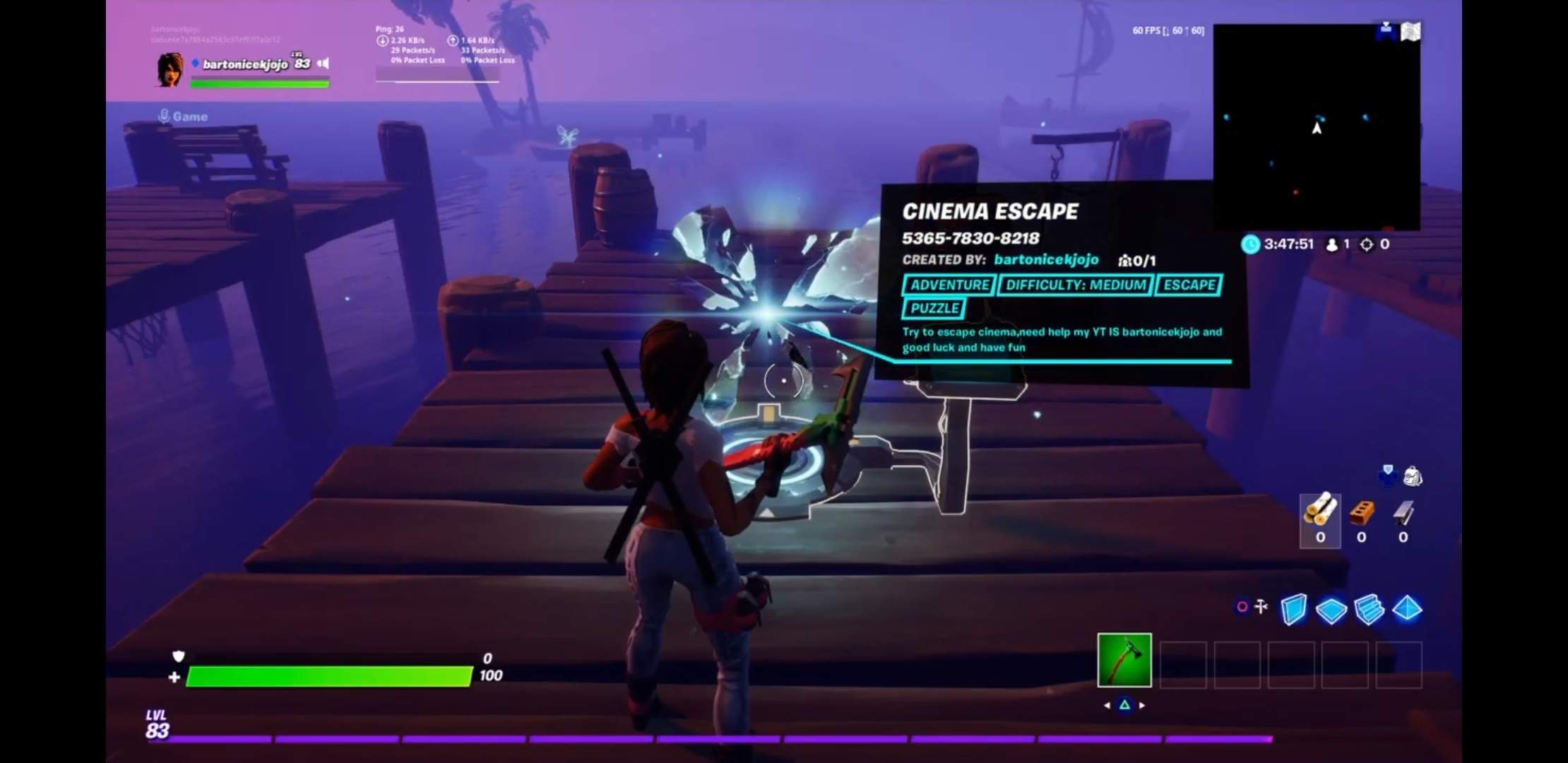Choose the floor building piece
This screenshot has width=1568, height=763.
tap(1331, 610)
